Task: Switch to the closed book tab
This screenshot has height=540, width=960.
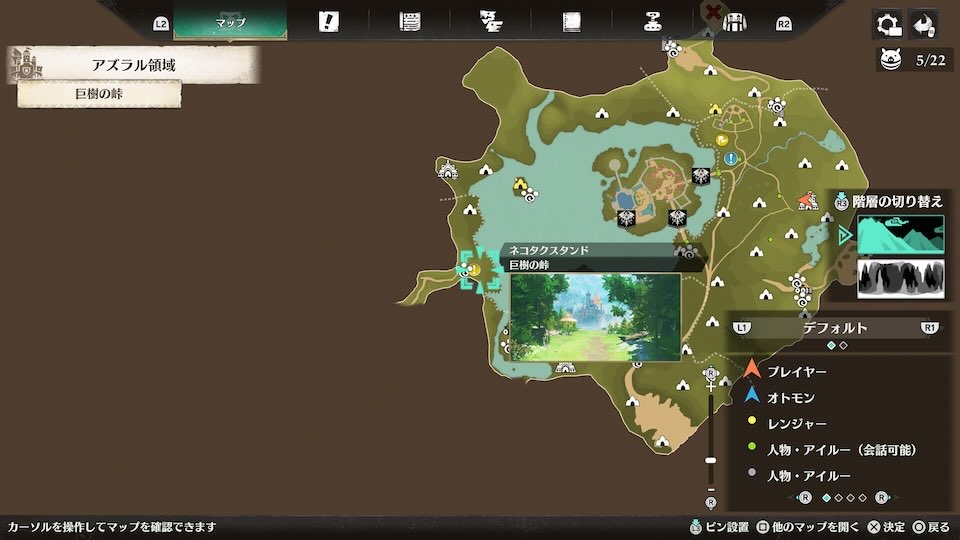Action: (572, 22)
